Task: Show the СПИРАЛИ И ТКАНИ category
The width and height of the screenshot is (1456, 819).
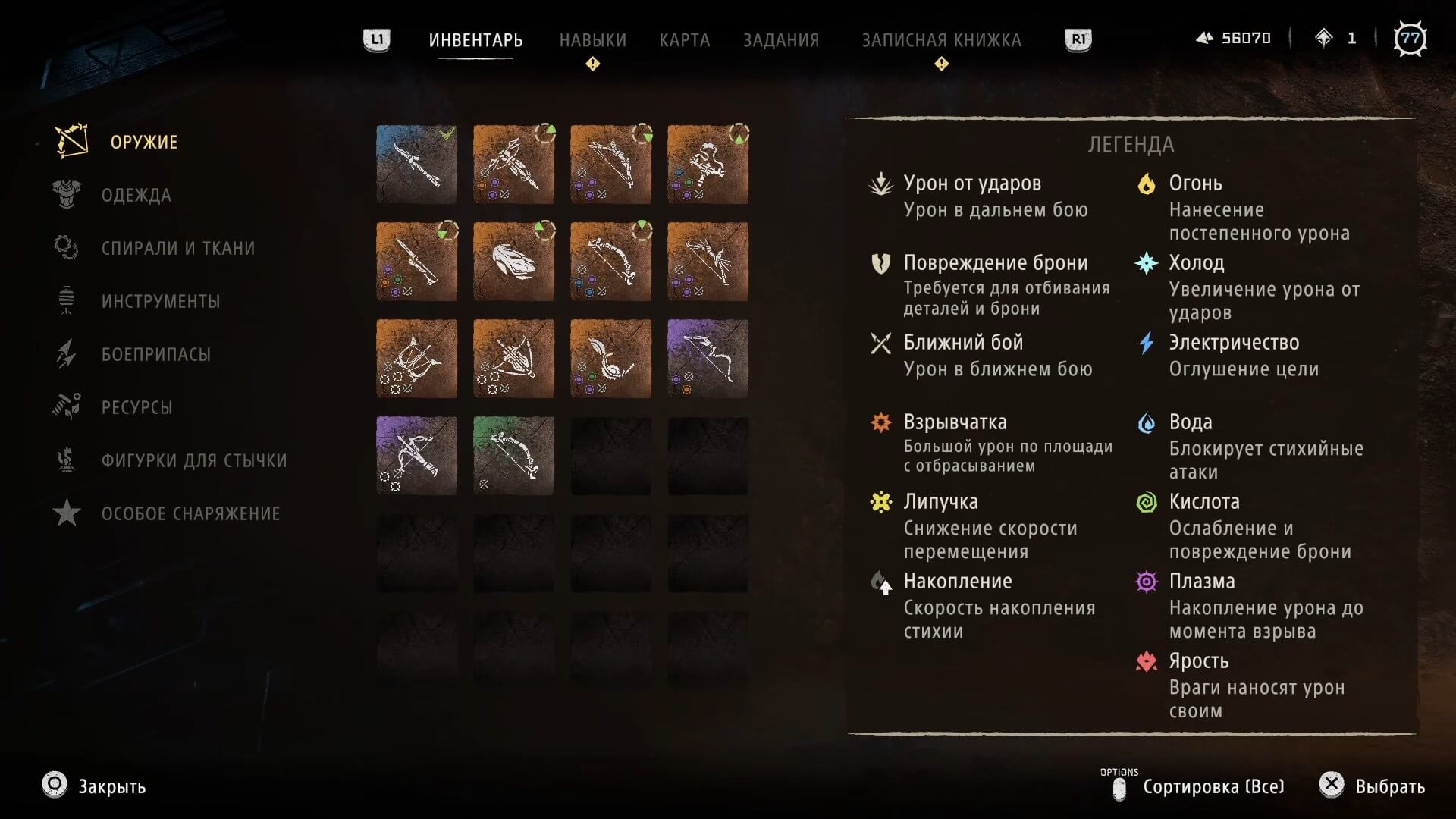Action: 177,249
